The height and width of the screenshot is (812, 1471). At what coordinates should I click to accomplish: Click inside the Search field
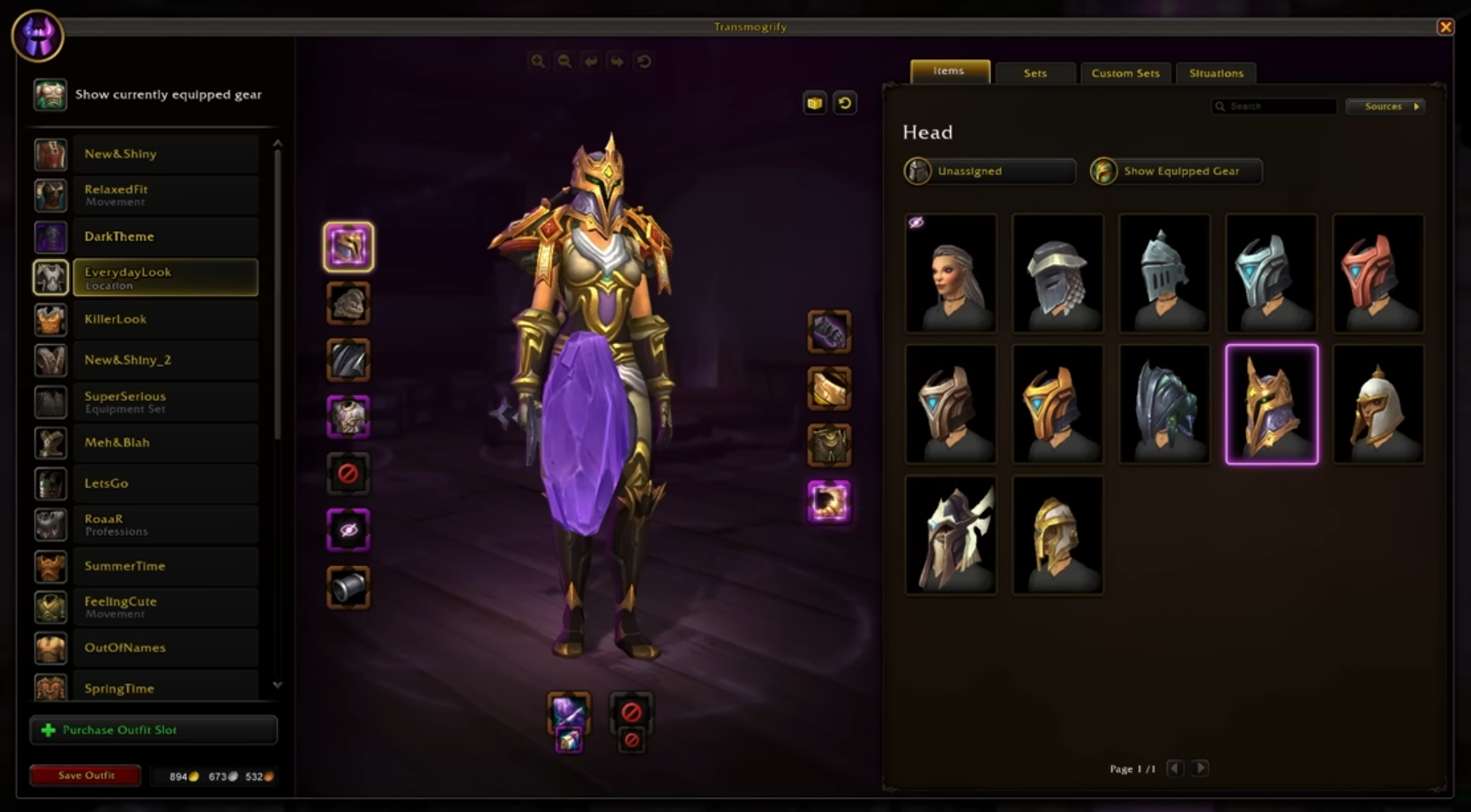[x=1273, y=106]
